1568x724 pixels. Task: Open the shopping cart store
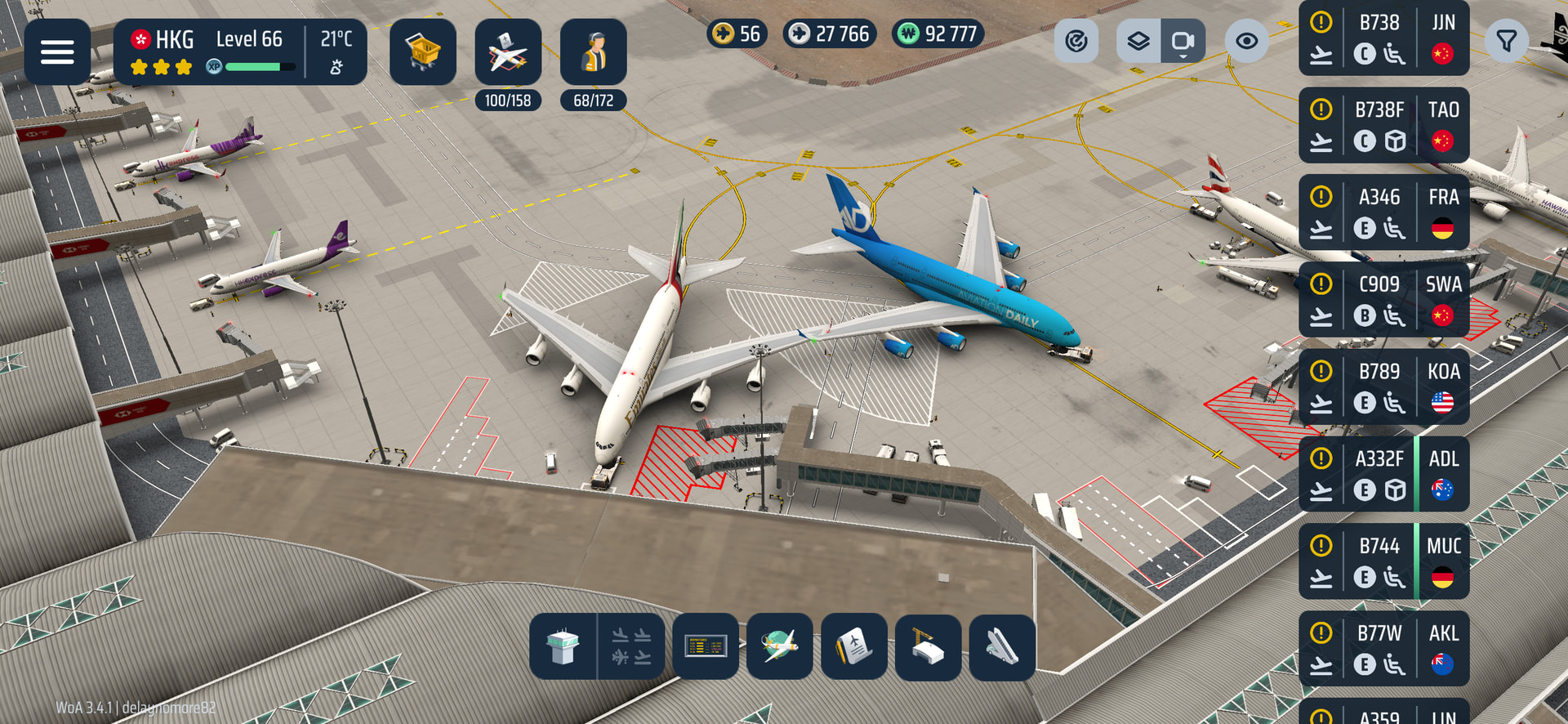[422, 52]
